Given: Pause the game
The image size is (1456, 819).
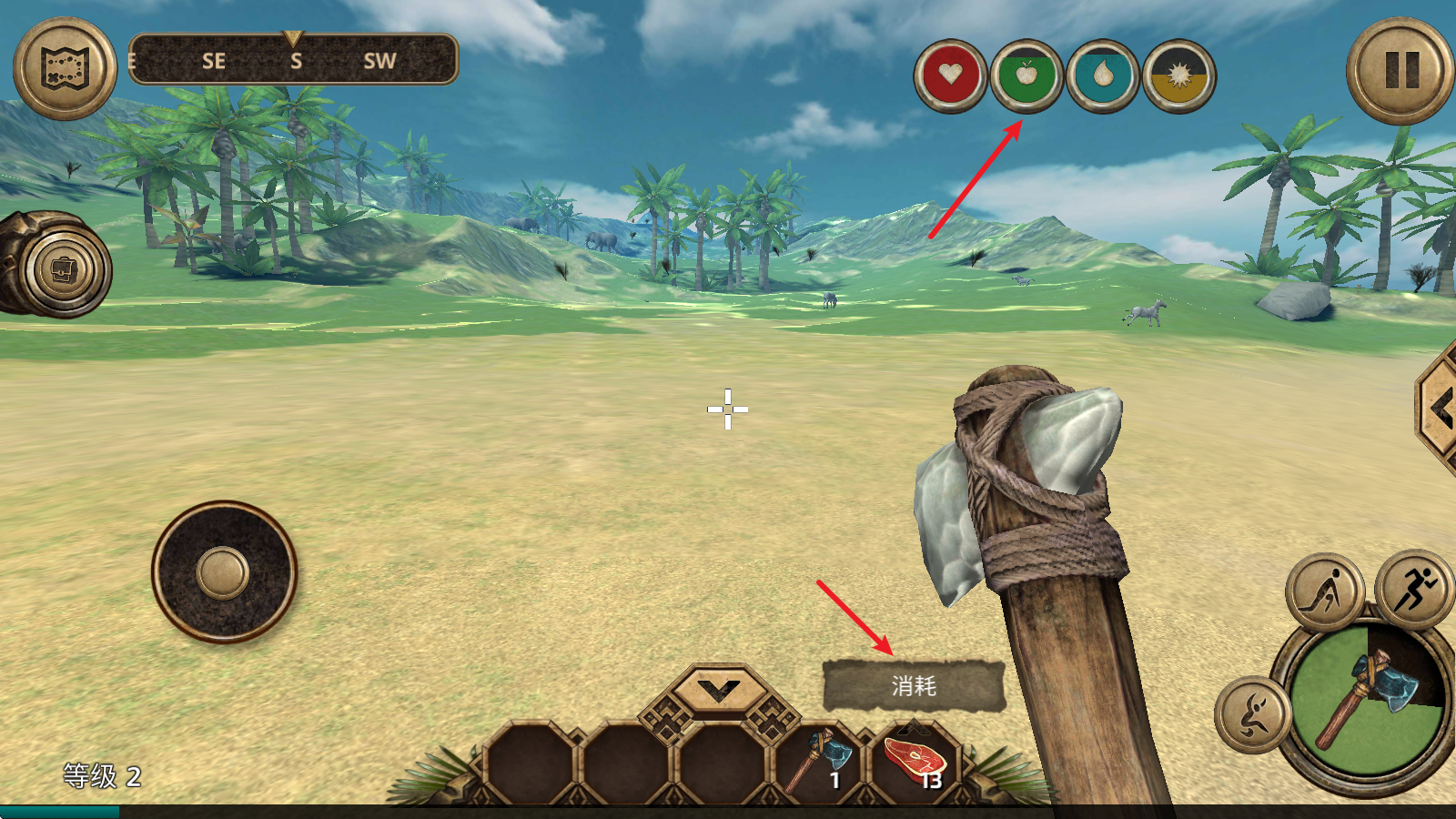Looking at the screenshot, I should 1400,70.
